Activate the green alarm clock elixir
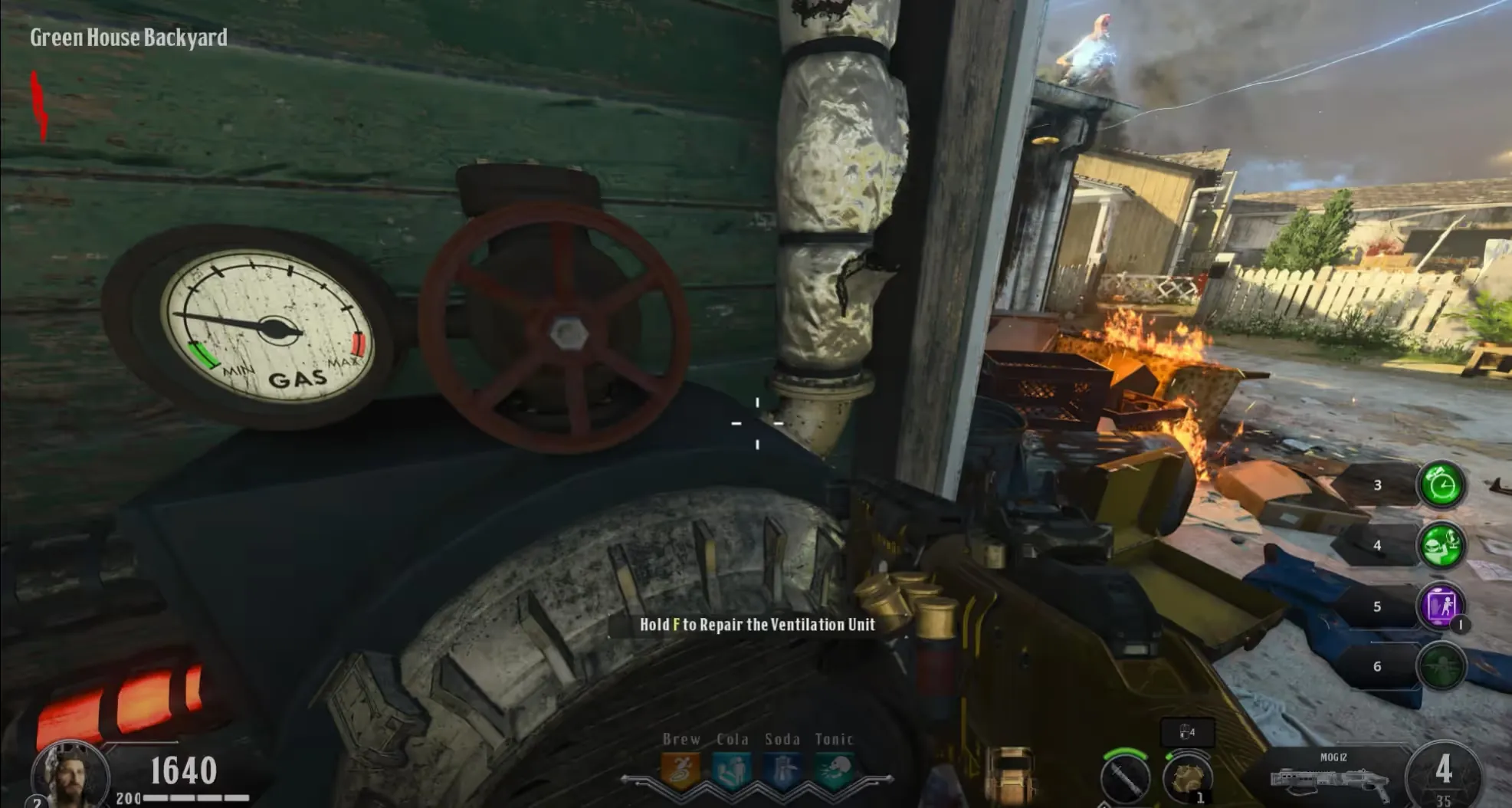This screenshot has width=1512, height=808. click(x=1441, y=484)
